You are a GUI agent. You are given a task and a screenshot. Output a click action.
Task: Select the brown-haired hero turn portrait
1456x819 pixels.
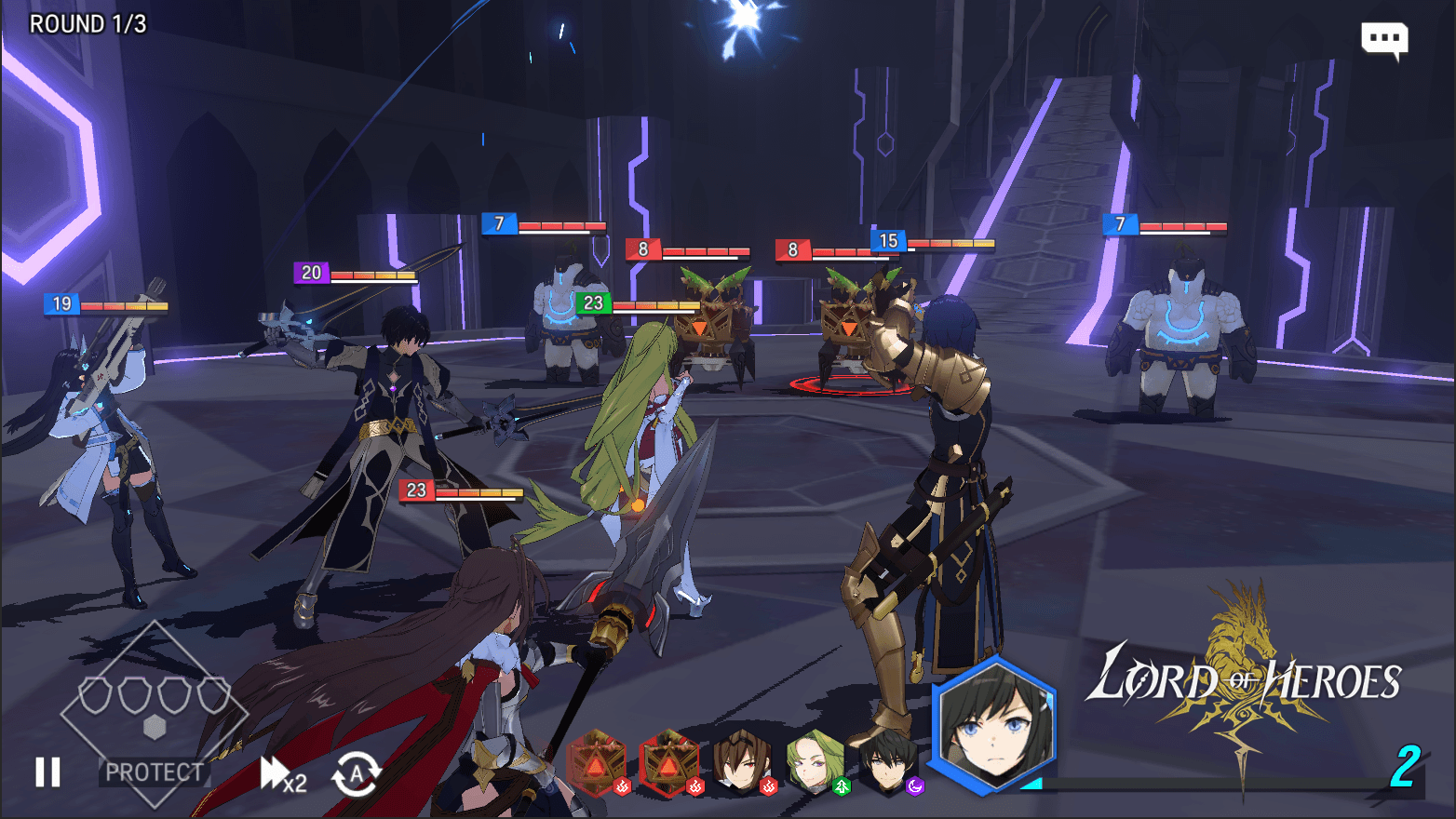[741, 763]
